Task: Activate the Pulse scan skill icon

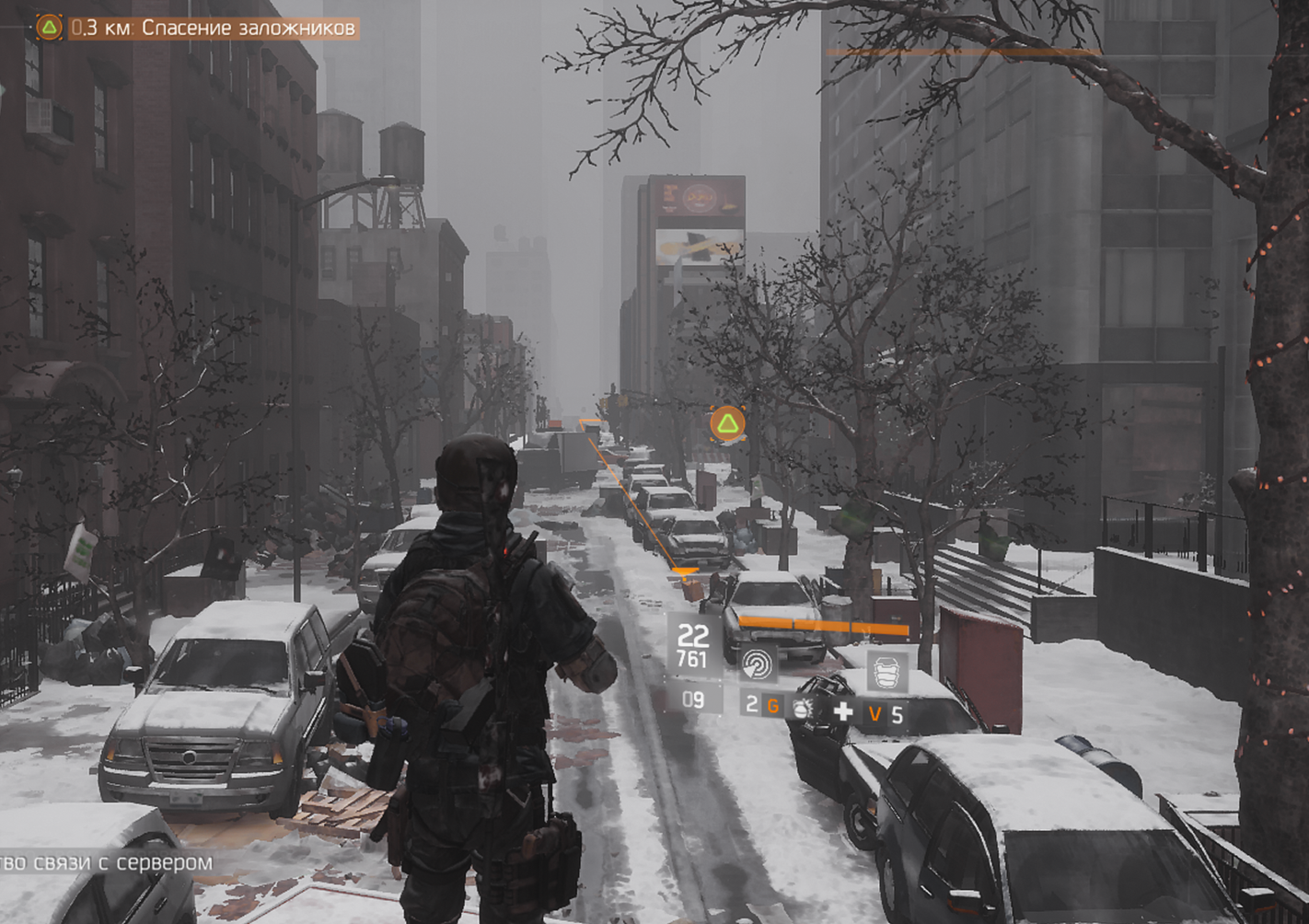Action: point(759,663)
